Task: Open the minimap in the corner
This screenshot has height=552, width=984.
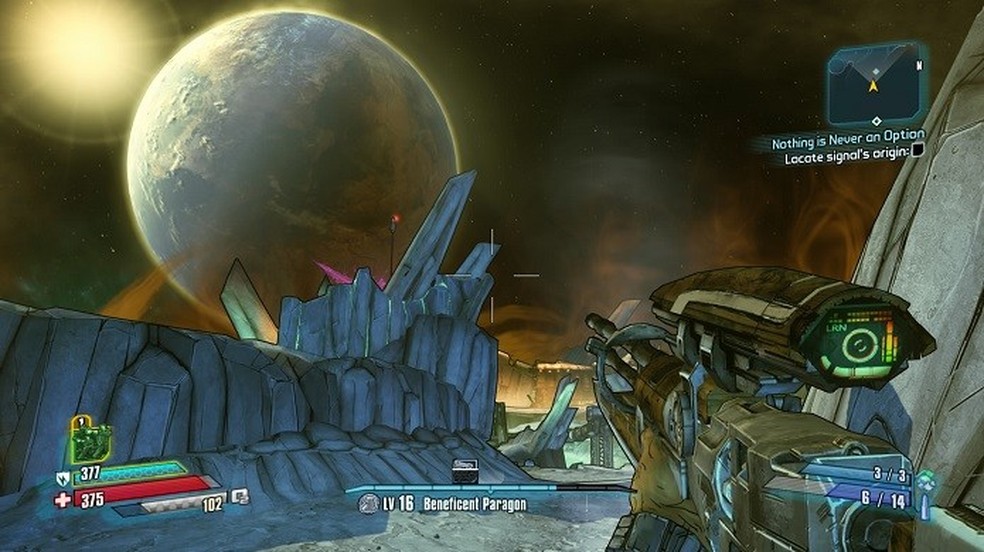Action: [876, 83]
